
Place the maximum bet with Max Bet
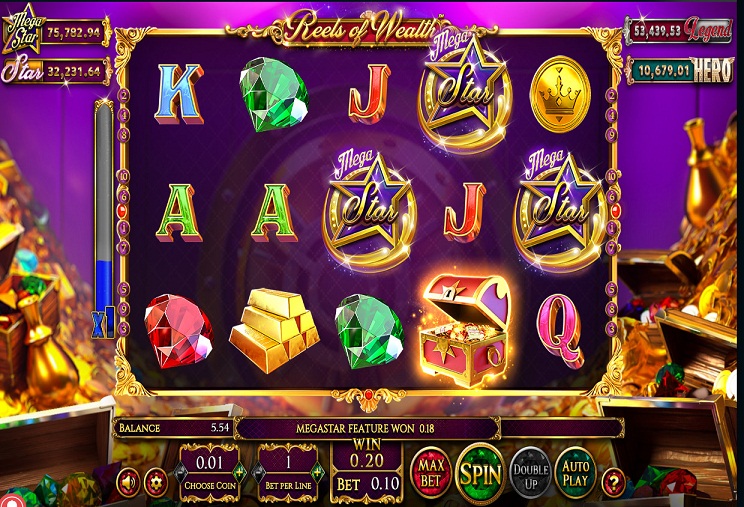tap(429, 472)
